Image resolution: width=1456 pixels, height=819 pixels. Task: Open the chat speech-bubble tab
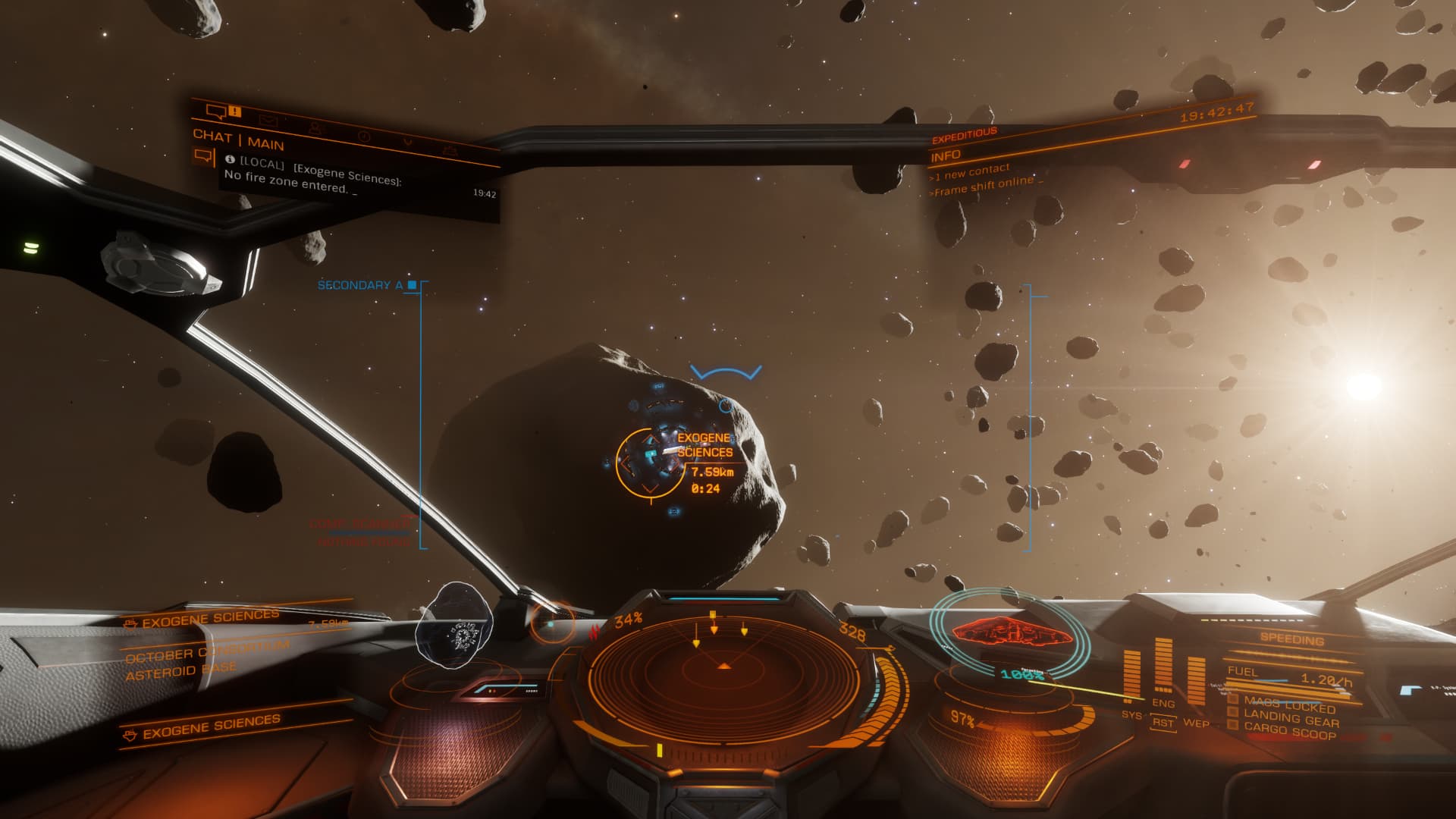click(216, 112)
